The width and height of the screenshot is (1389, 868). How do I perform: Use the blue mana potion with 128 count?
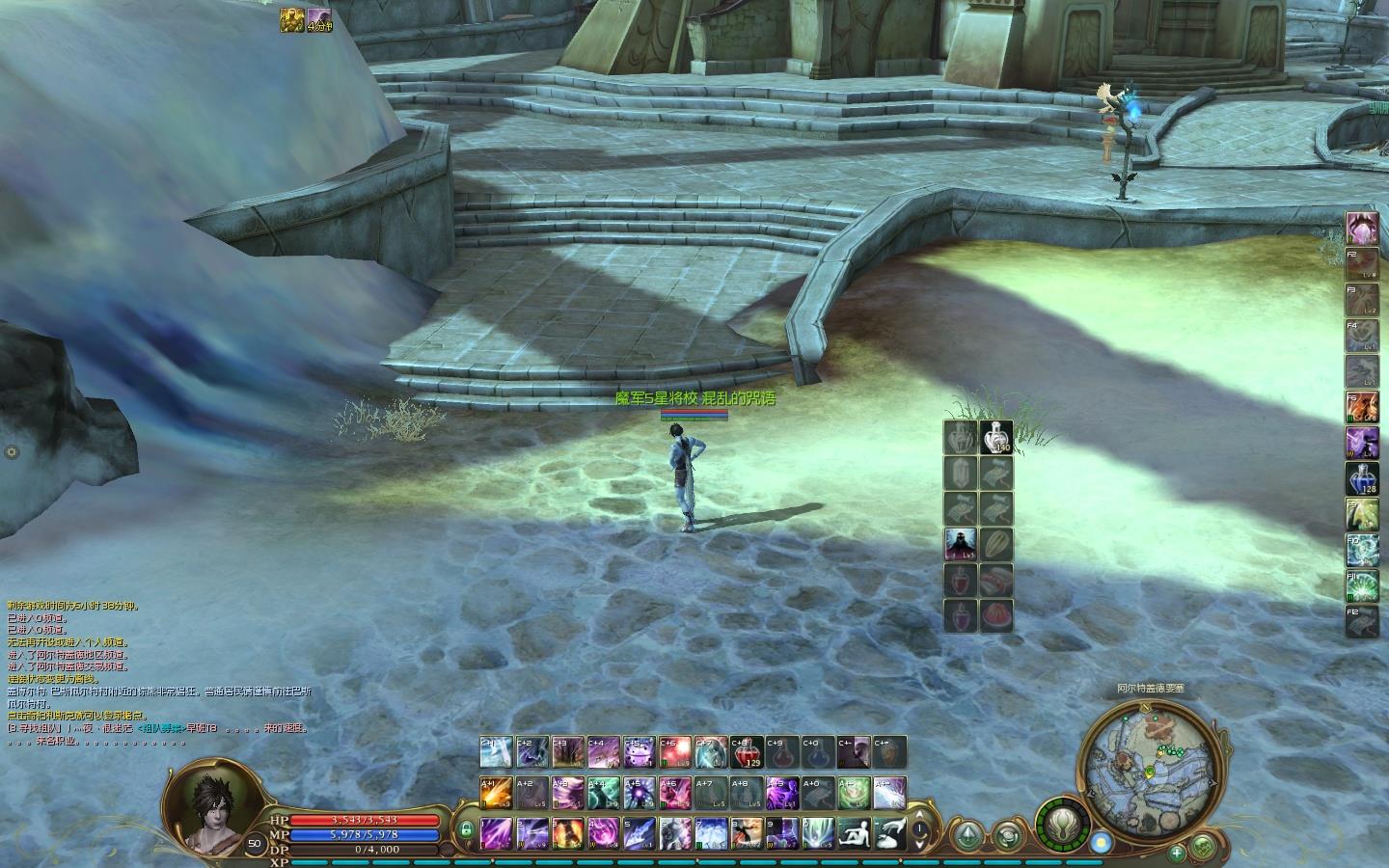pos(1362,479)
